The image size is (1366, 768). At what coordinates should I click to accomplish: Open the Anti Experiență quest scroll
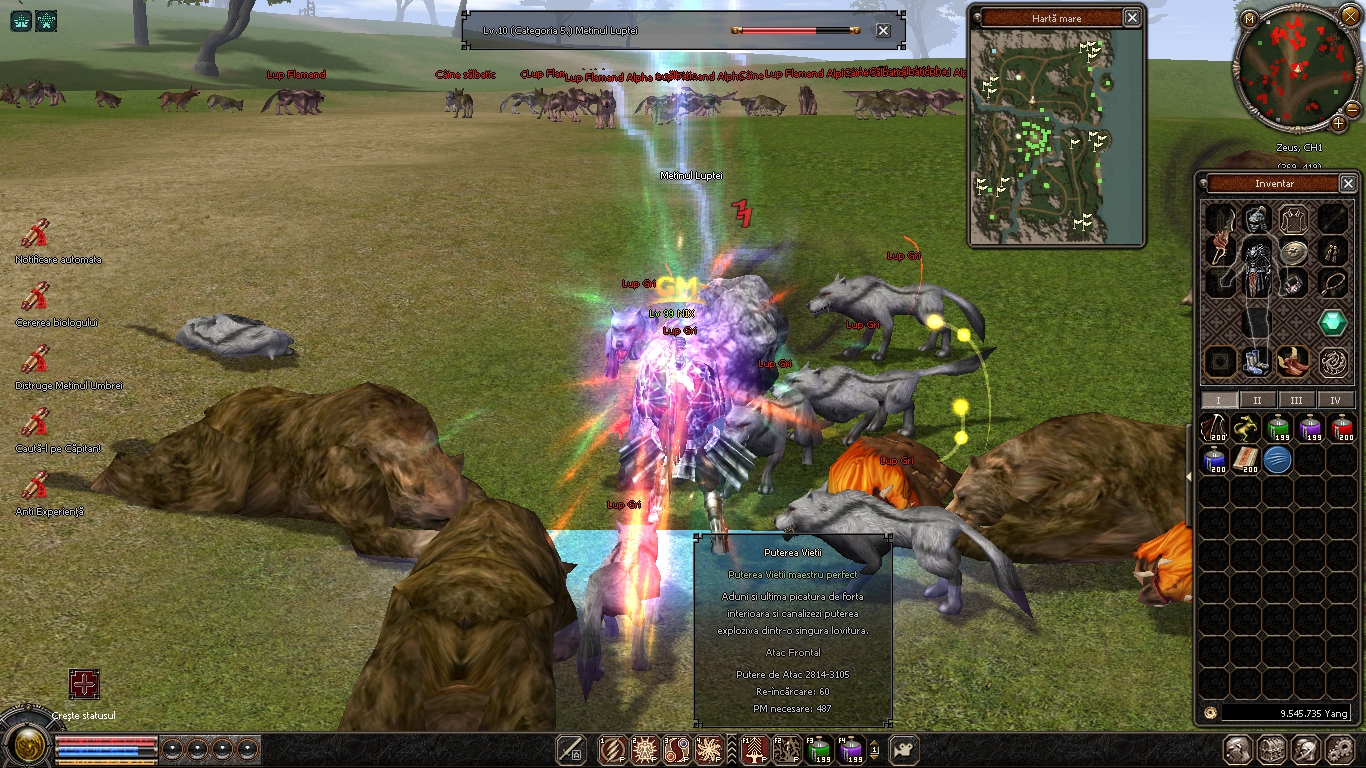point(36,485)
